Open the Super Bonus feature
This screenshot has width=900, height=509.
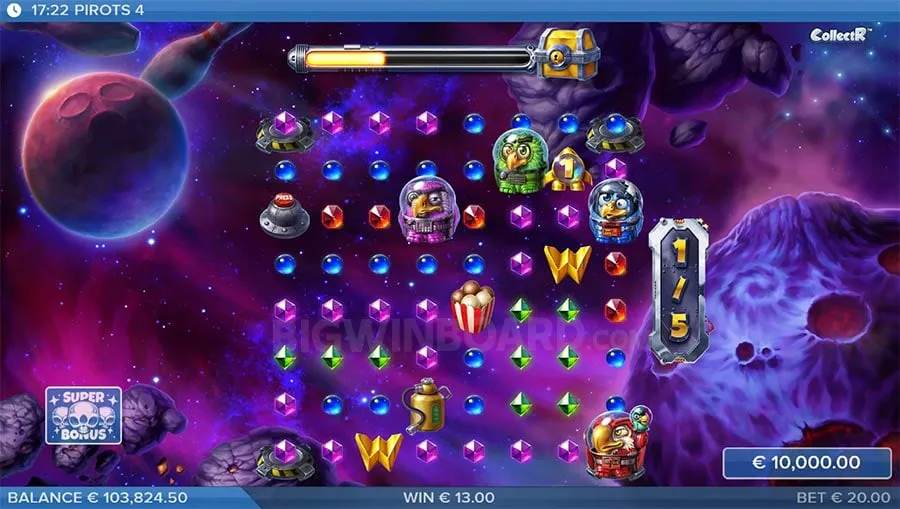[83, 415]
